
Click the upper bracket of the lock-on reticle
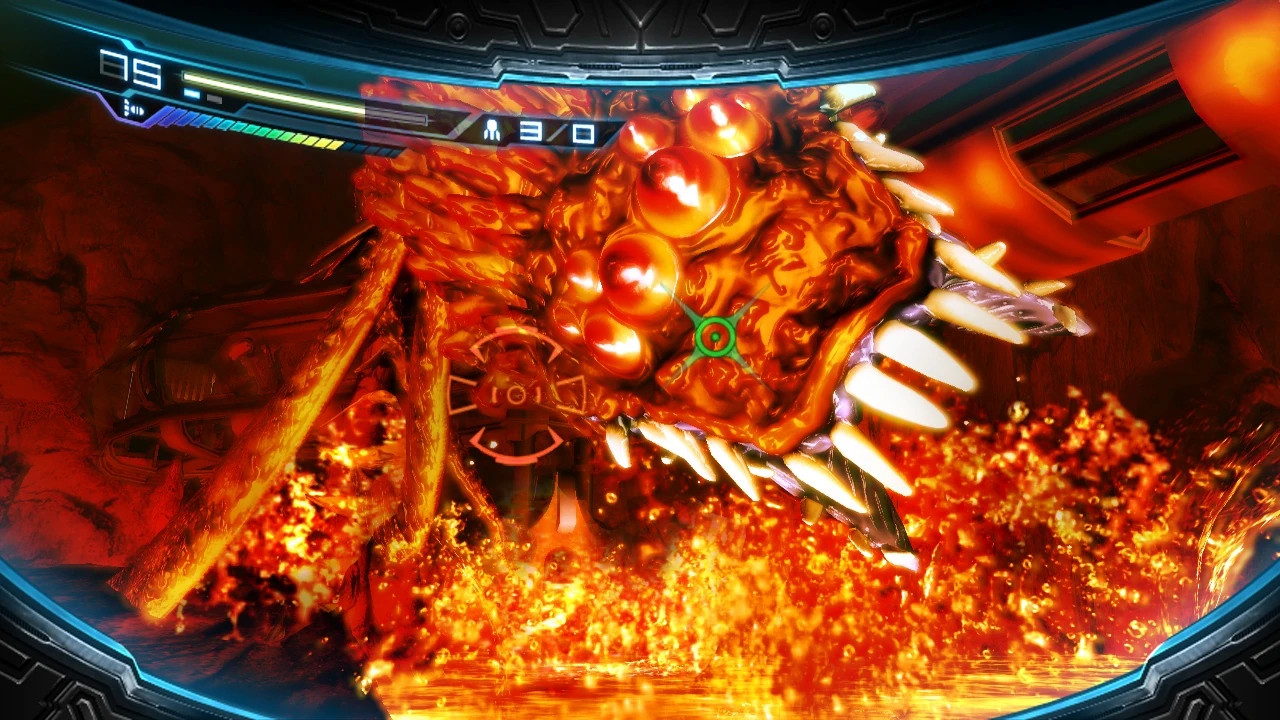point(516,337)
